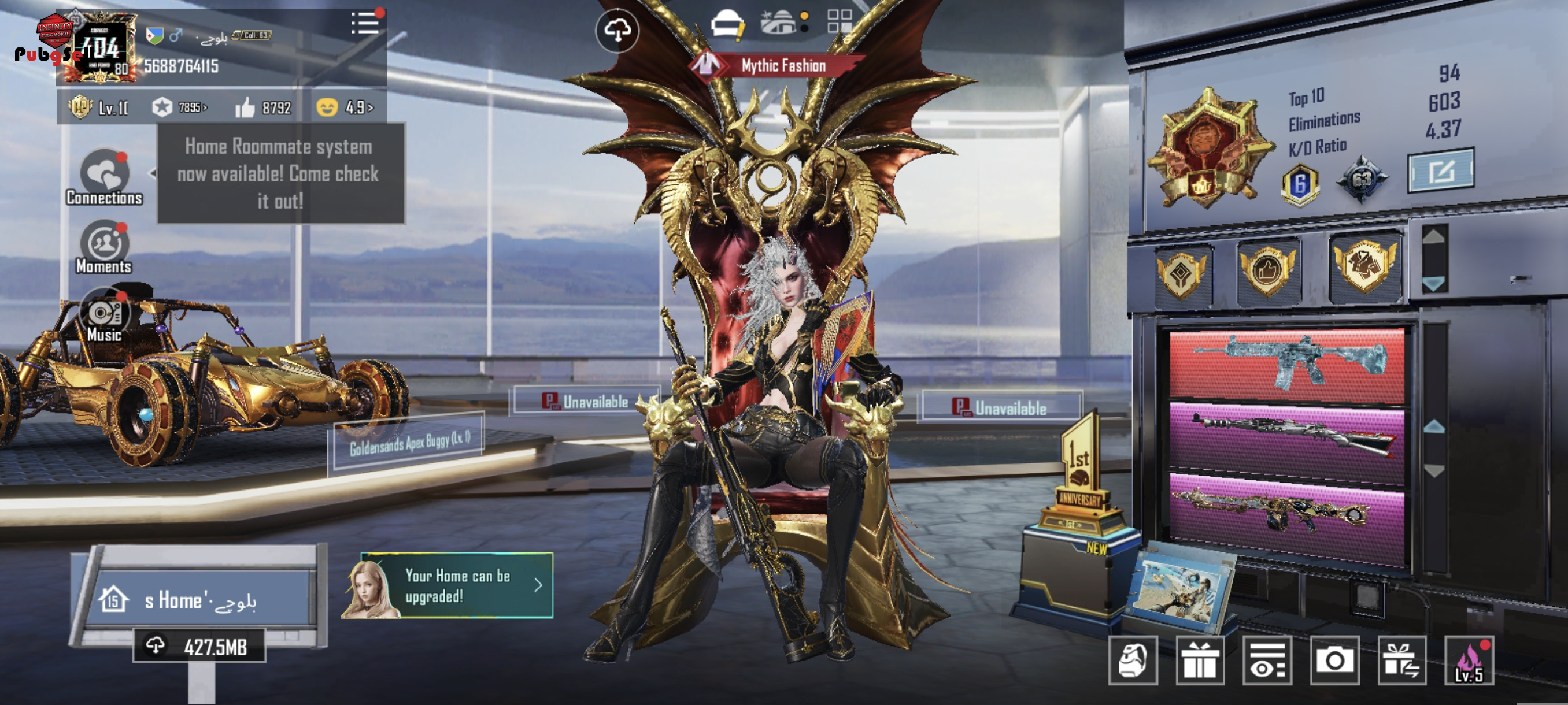
Task: Open the list menu at top
Action: click(x=365, y=24)
